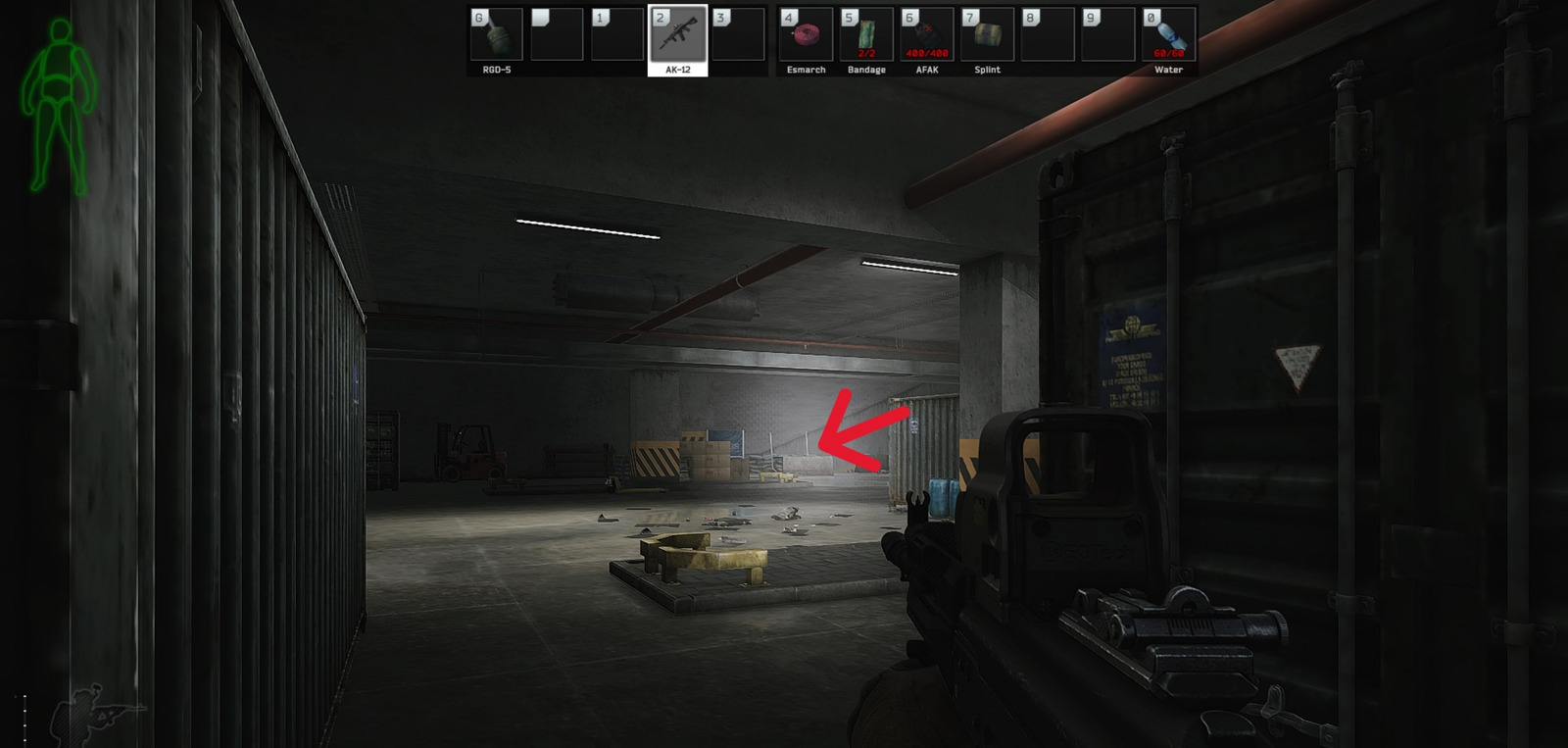The image size is (1568, 748).
Task: Select the RGD-5 grenade in slot G
Action: pyautogui.click(x=498, y=34)
